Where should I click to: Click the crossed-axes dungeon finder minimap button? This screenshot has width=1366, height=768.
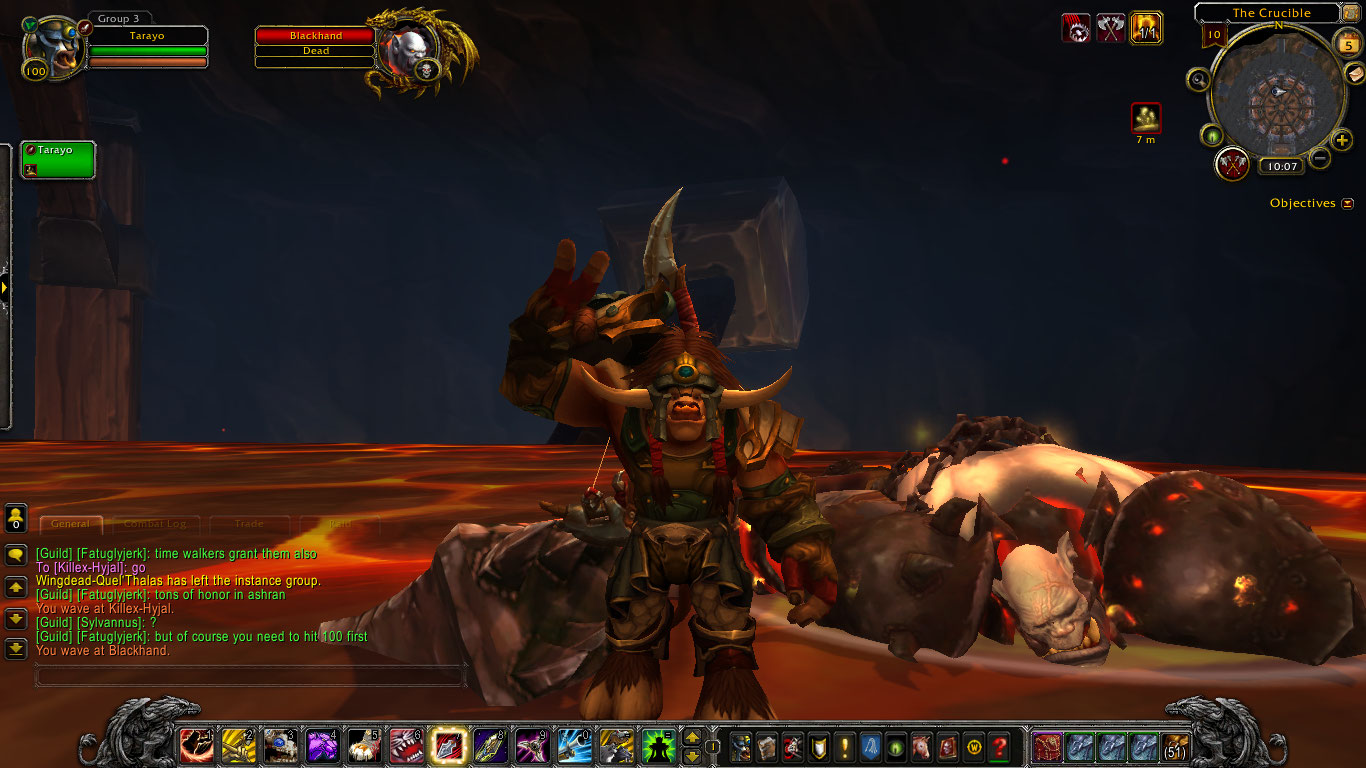(x=1233, y=163)
